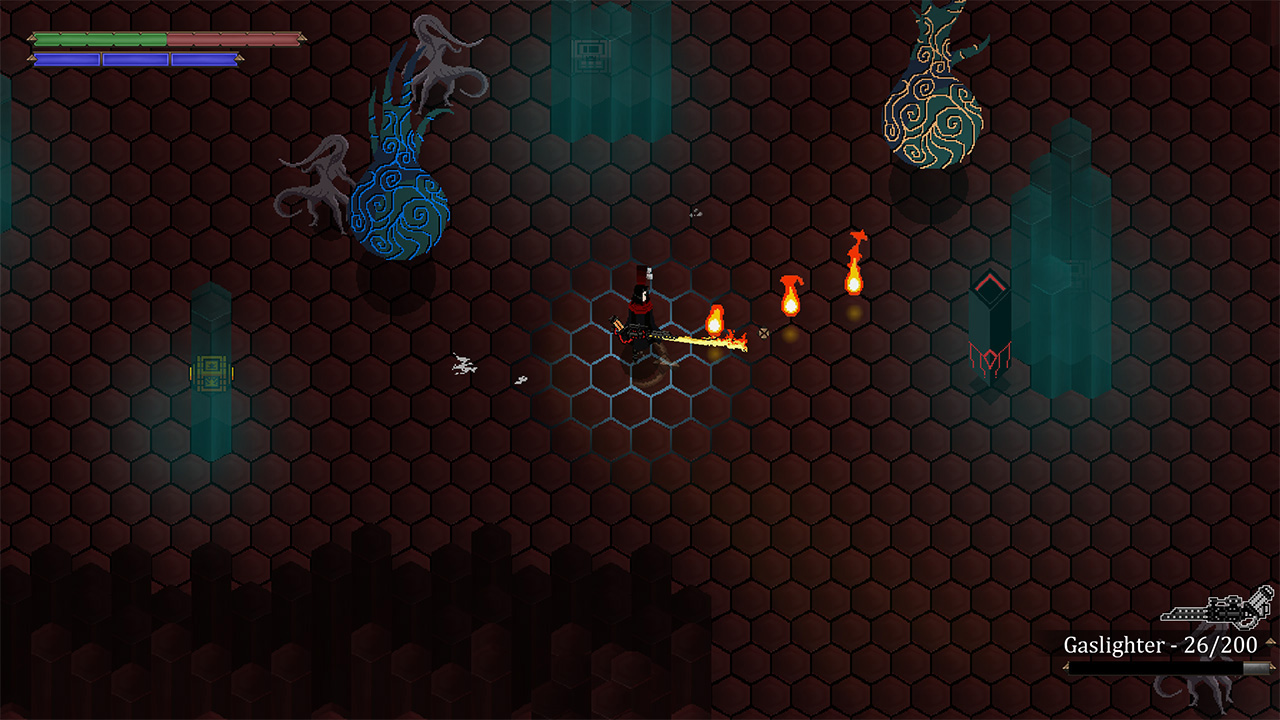Click the Gaslighter 26/200 ammo label
Screen dimensions: 1280x720
click(x=1160, y=647)
